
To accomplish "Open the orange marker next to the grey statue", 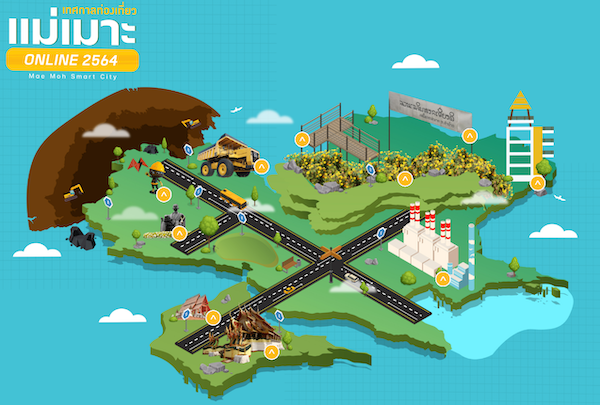I will (179, 235).
